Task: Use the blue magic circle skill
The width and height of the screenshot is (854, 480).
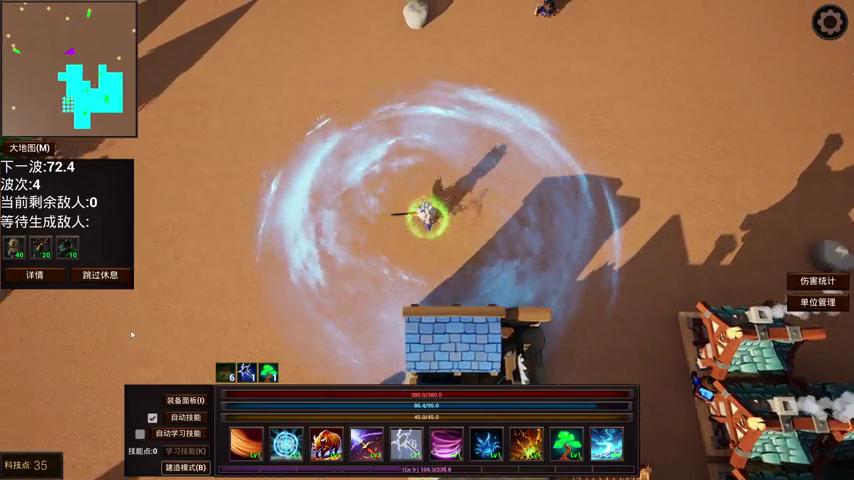Action: (x=286, y=443)
